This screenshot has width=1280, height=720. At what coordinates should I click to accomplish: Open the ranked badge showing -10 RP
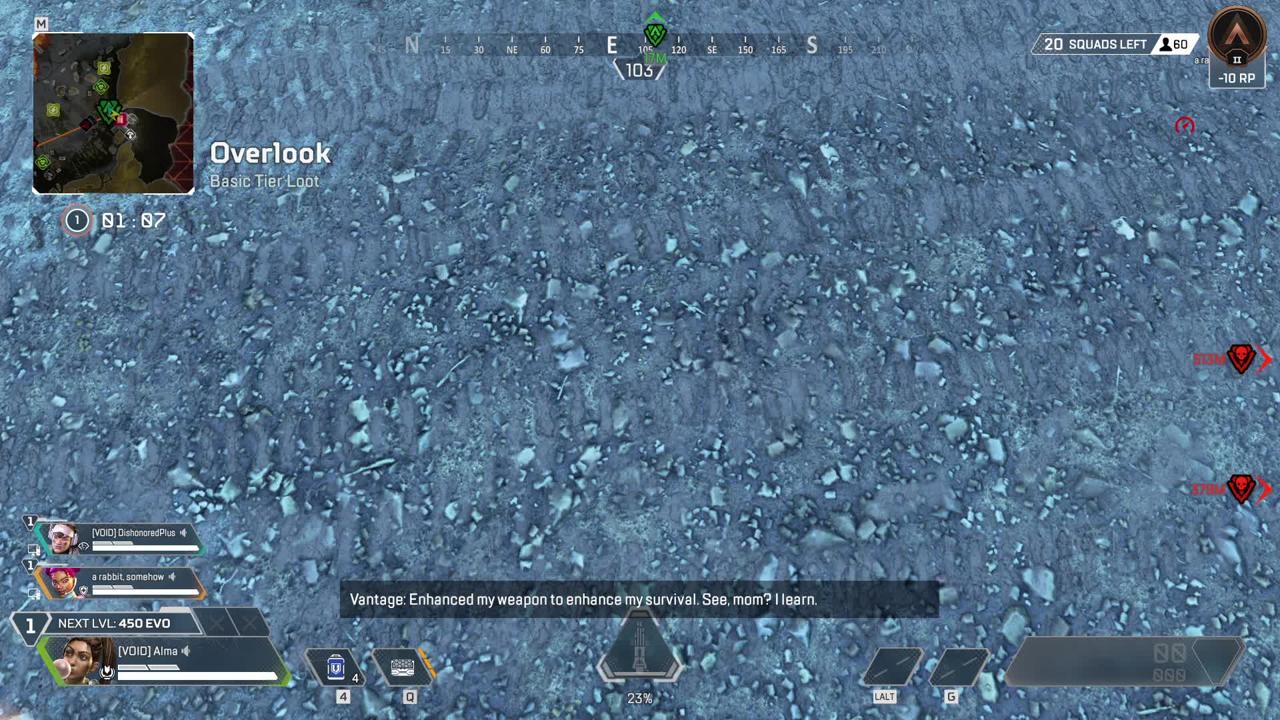[1236, 47]
